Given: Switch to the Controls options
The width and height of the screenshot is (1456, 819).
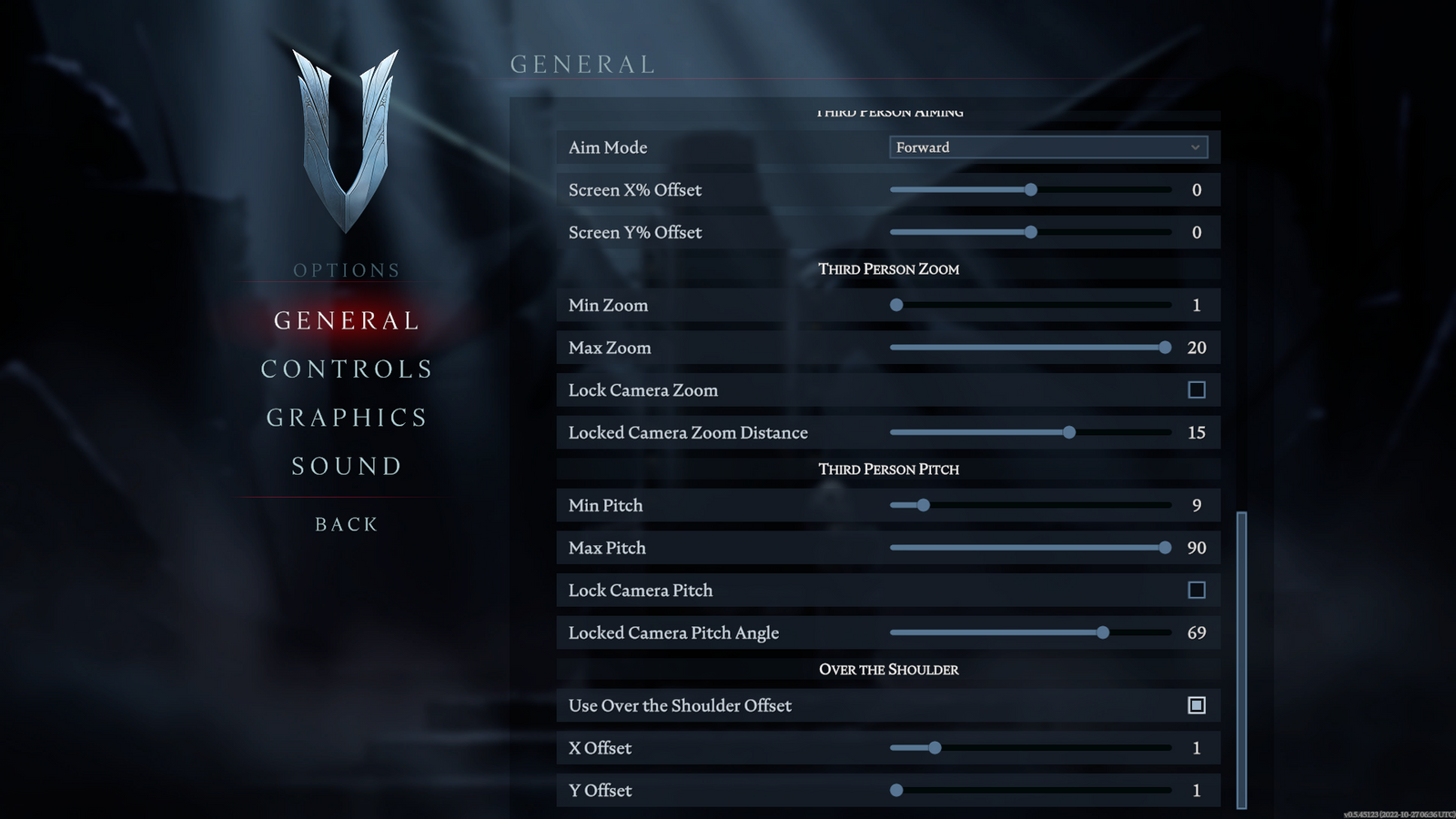Looking at the screenshot, I should tap(347, 369).
